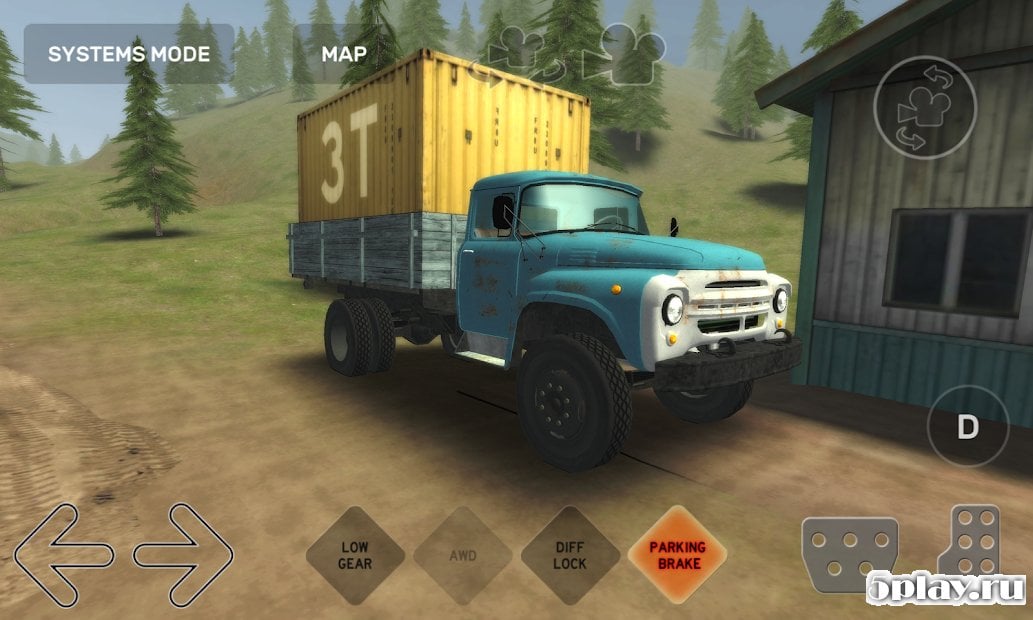Release the Parking Brake
The image size is (1033, 620).
pyautogui.click(x=677, y=555)
